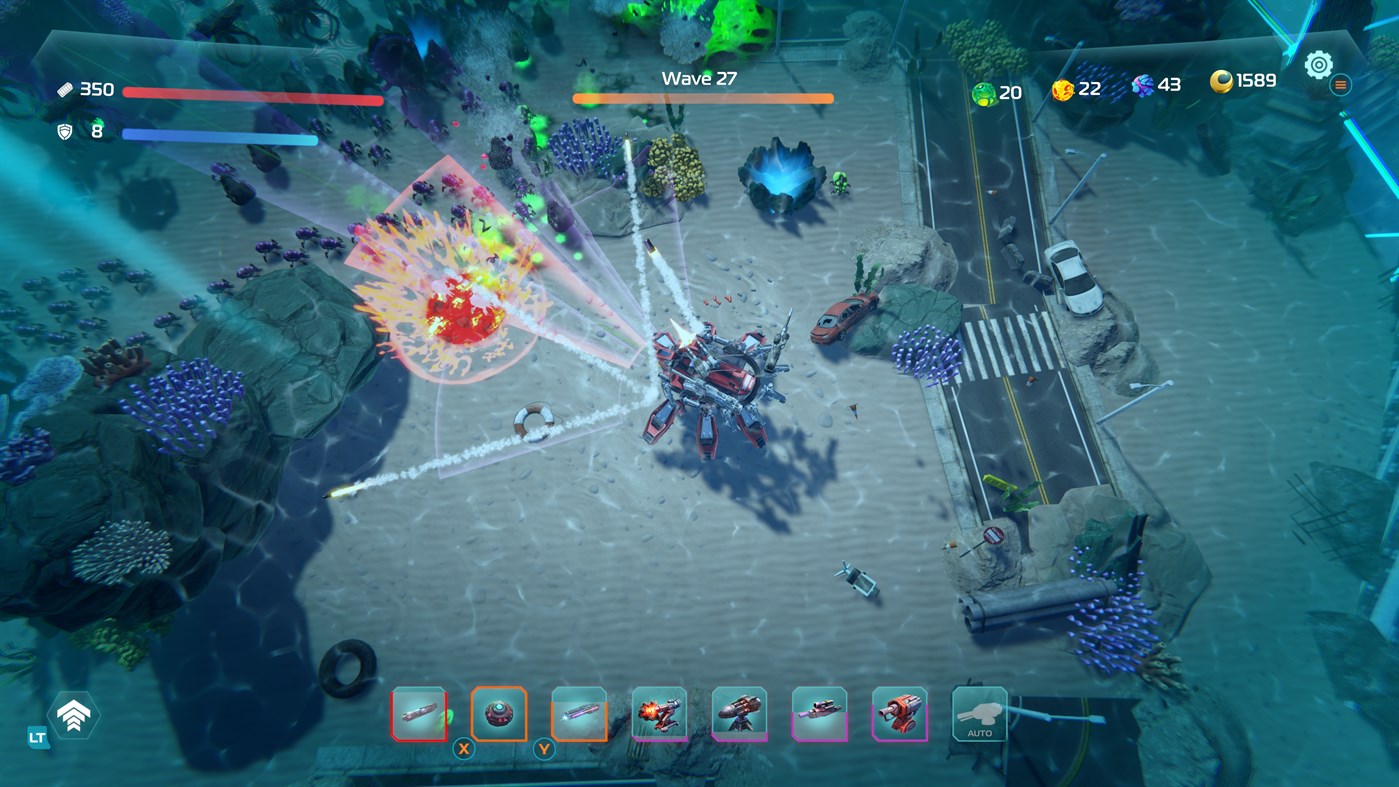Select the orange cannon turret slot
Screen dimensions: 1399x787
point(899,712)
